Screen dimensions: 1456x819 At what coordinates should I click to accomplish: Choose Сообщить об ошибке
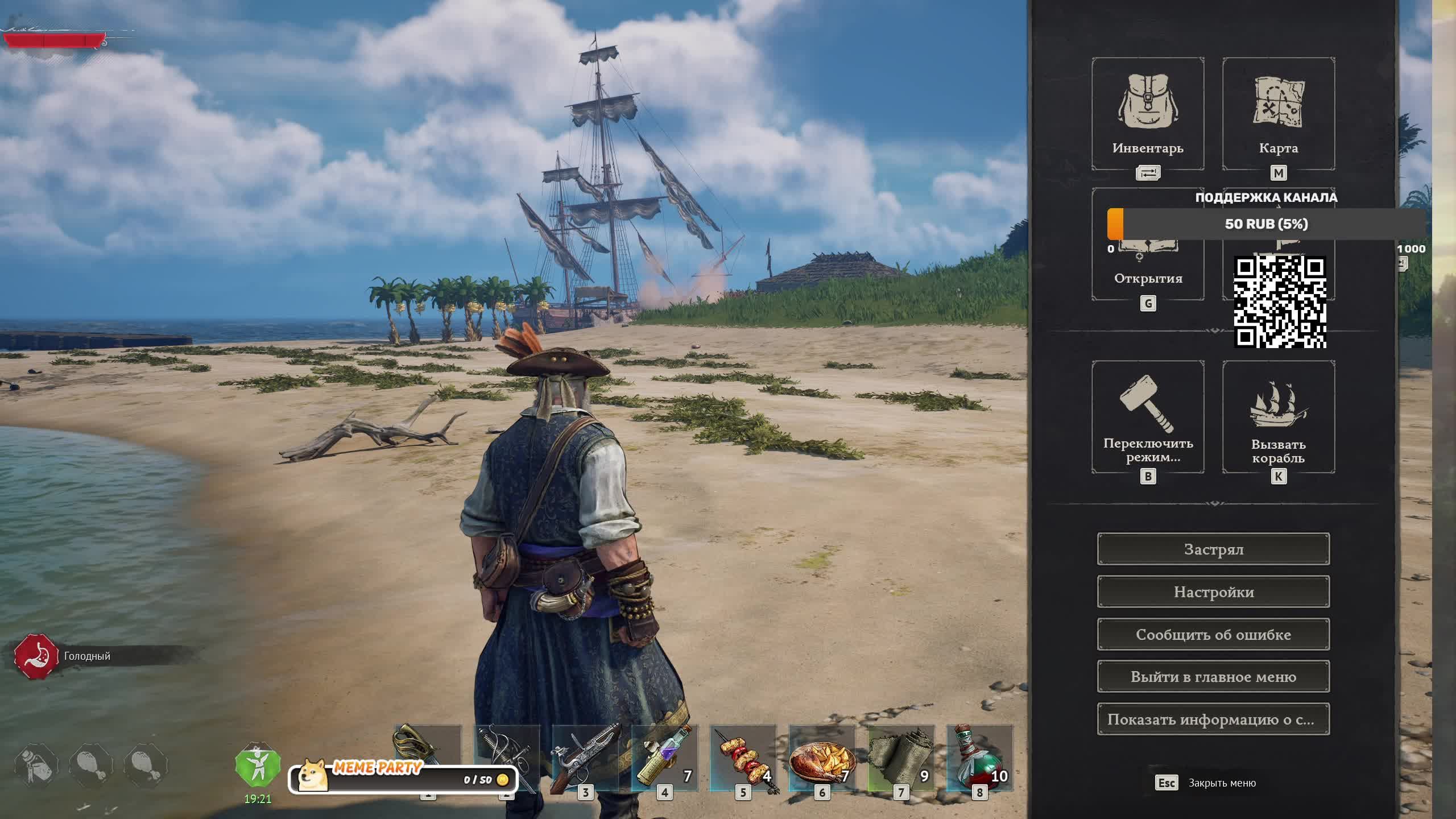[x=1213, y=635]
